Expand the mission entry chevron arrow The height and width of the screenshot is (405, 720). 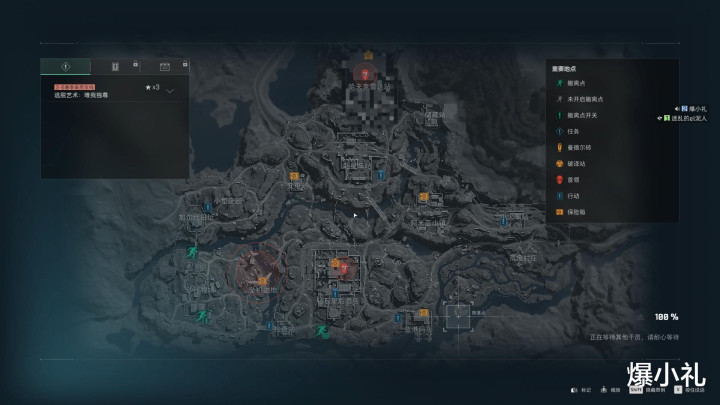coord(170,90)
